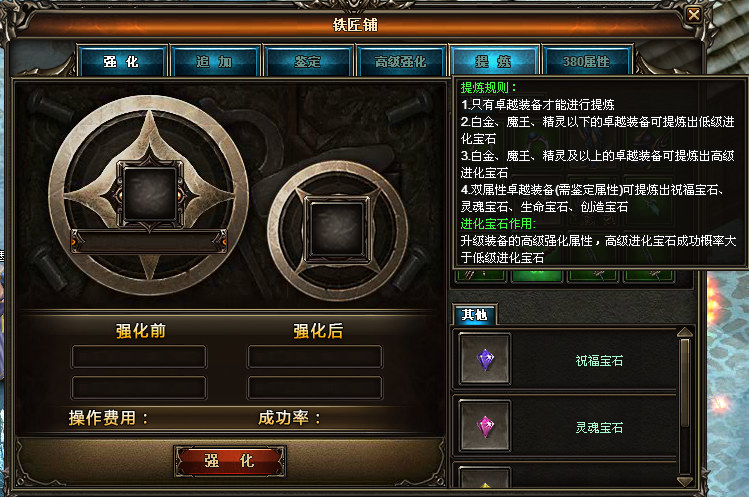Select the 鉴定 tab
This screenshot has height=497, width=749.
(308, 62)
